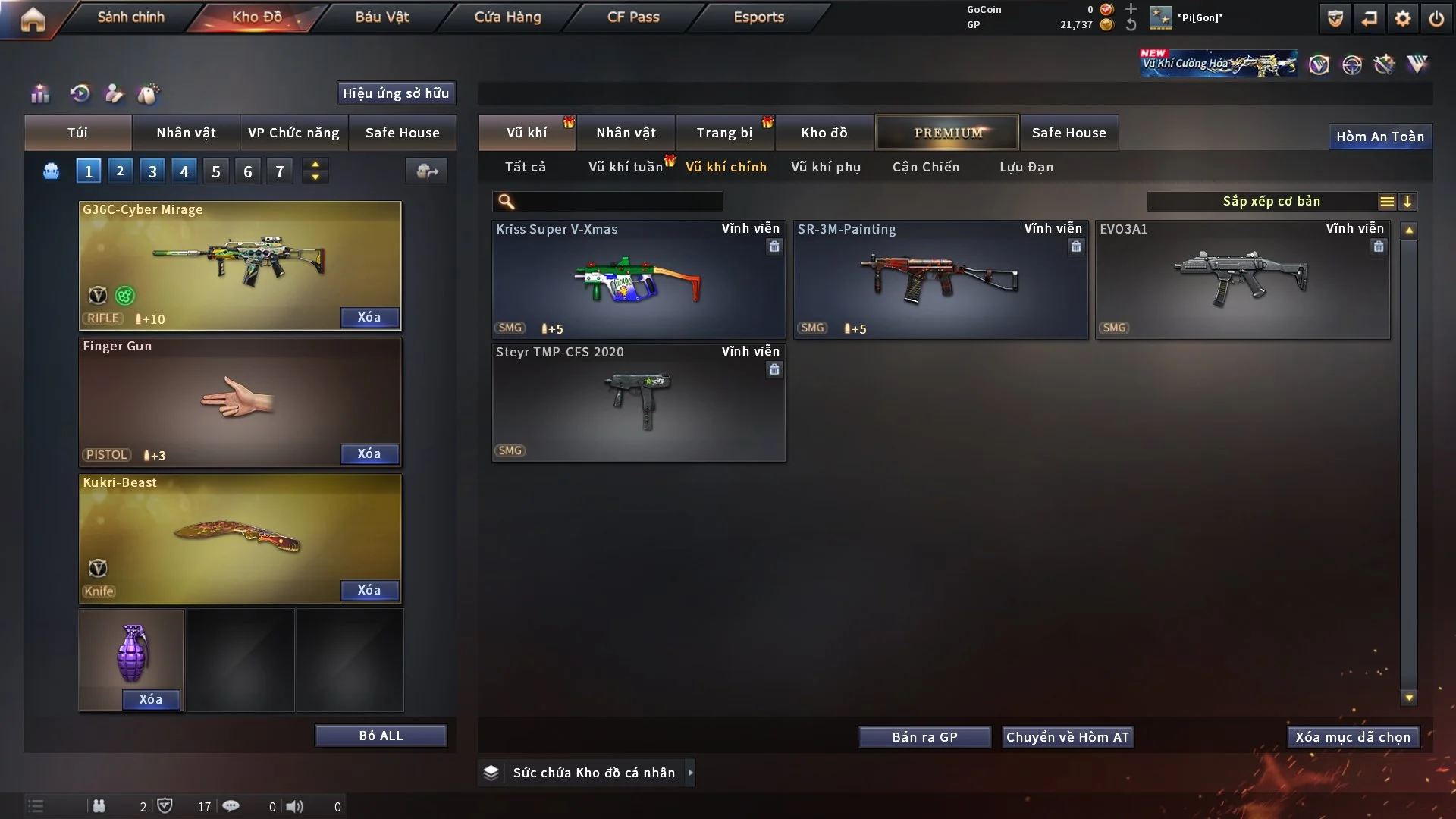The height and width of the screenshot is (819, 1456).
Task: Remove the Kukri-Beast knife with Xóa
Action: [x=369, y=590]
